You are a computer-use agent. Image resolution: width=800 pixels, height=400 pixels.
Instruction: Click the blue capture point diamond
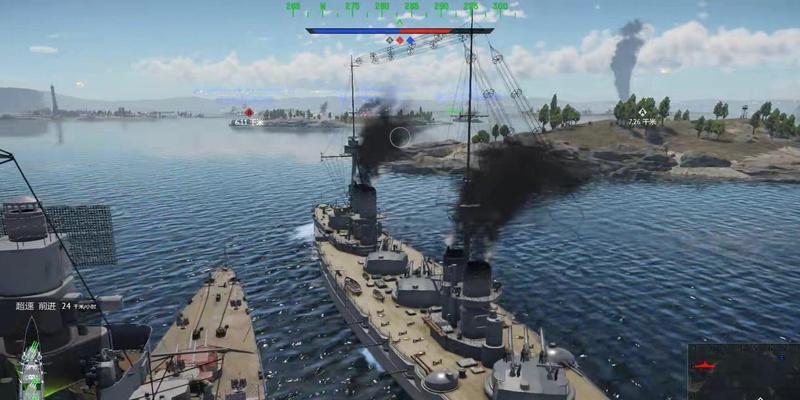pyautogui.click(x=411, y=41)
